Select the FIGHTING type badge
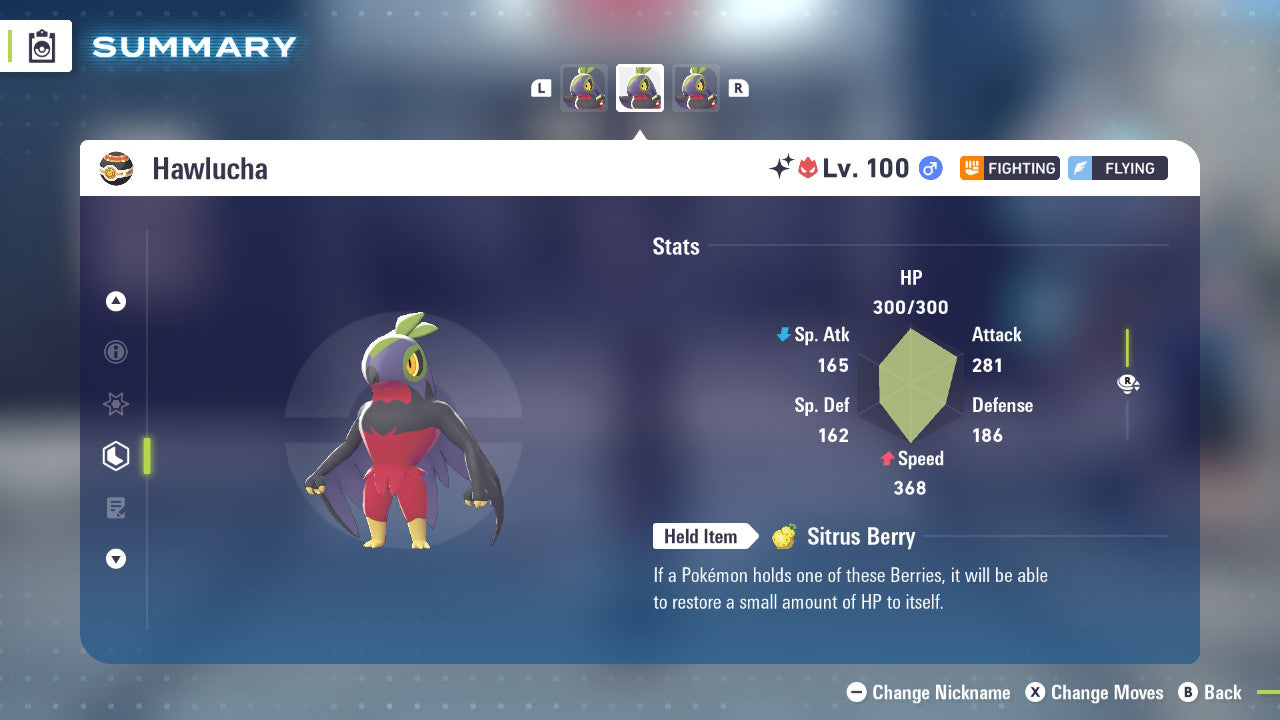This screenshot has height=720, width=1280. 1009,168
